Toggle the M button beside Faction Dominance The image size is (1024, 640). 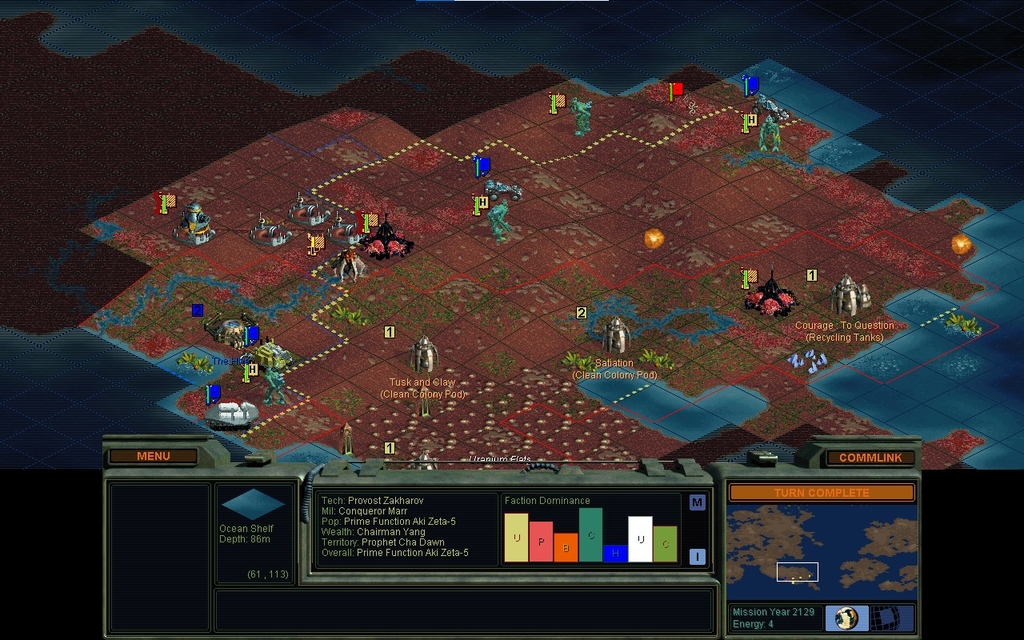click(x=697, y=502)
